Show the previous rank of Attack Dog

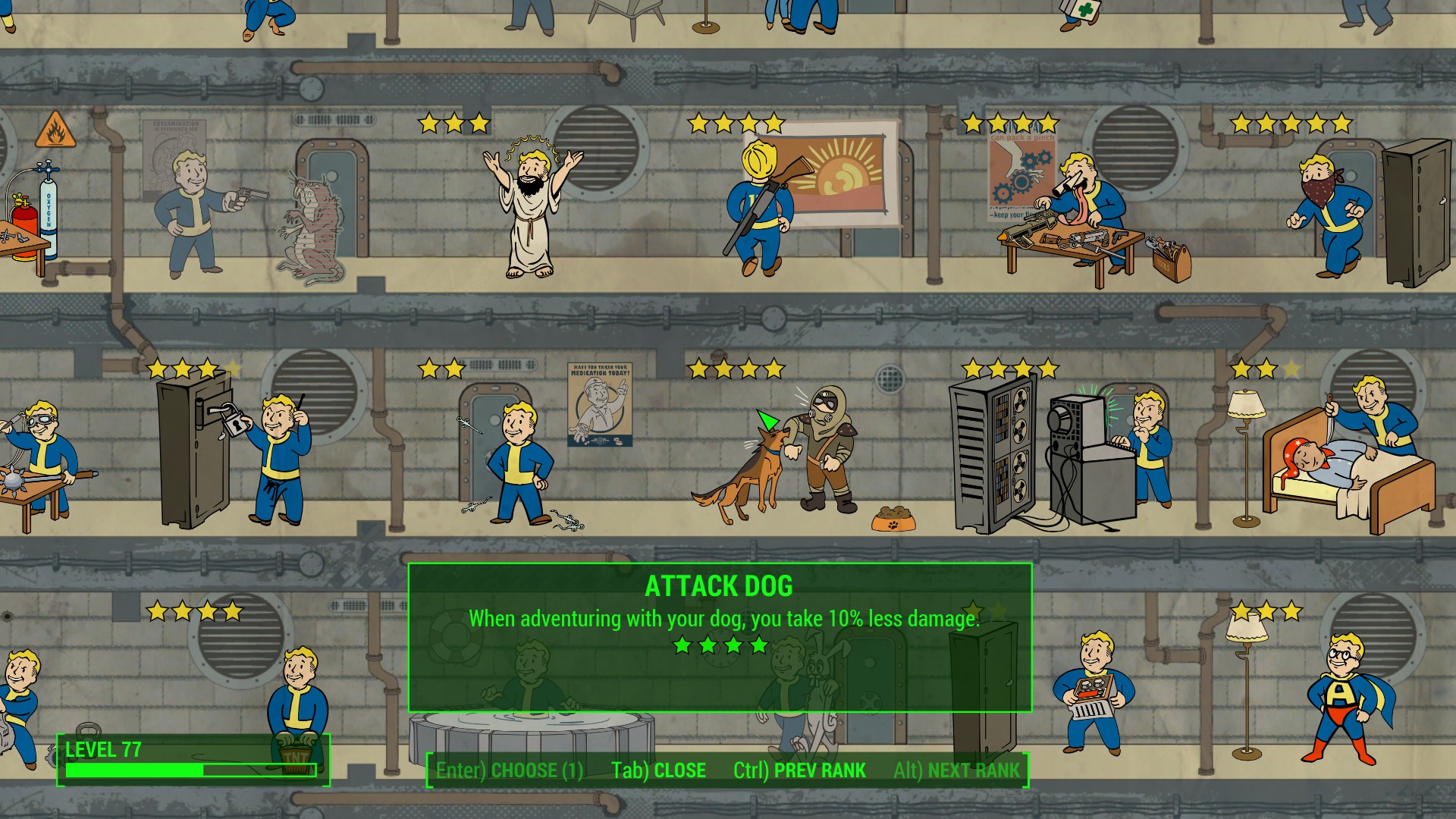point(799,770)
